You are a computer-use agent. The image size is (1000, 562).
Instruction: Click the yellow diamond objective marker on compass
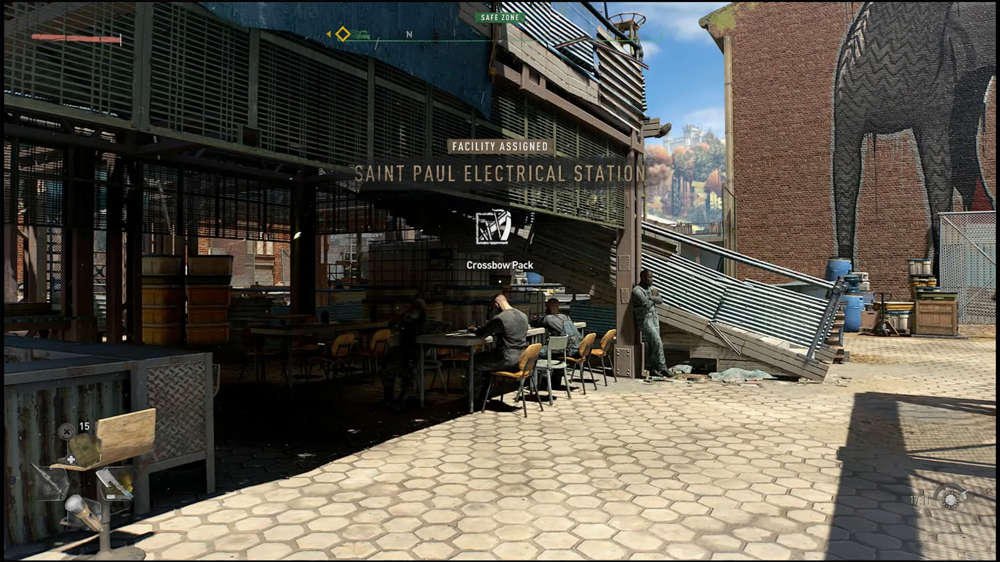tap(343, 34)
